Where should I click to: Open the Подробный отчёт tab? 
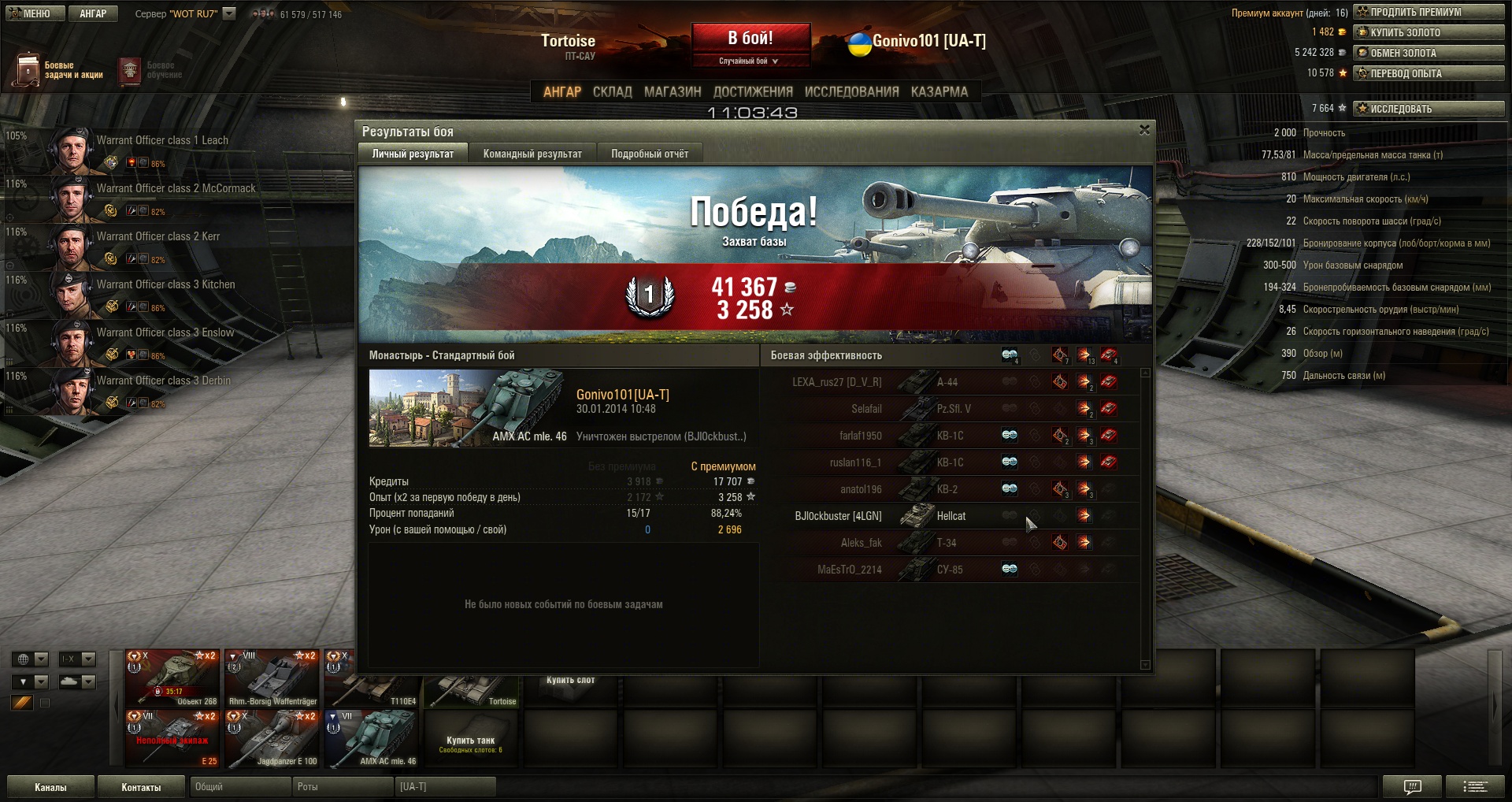click(650, 154)
